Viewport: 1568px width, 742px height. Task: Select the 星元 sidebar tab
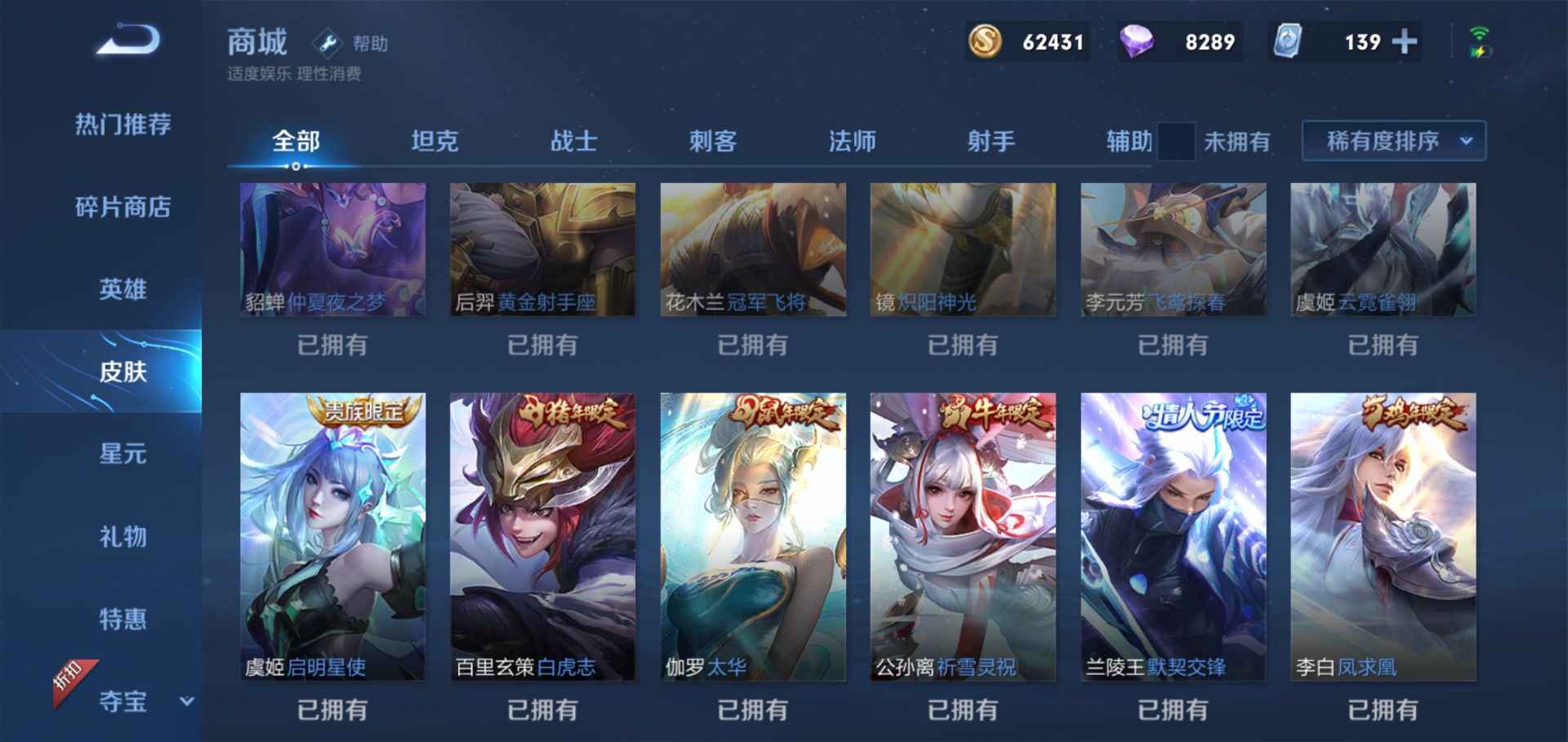122,455
